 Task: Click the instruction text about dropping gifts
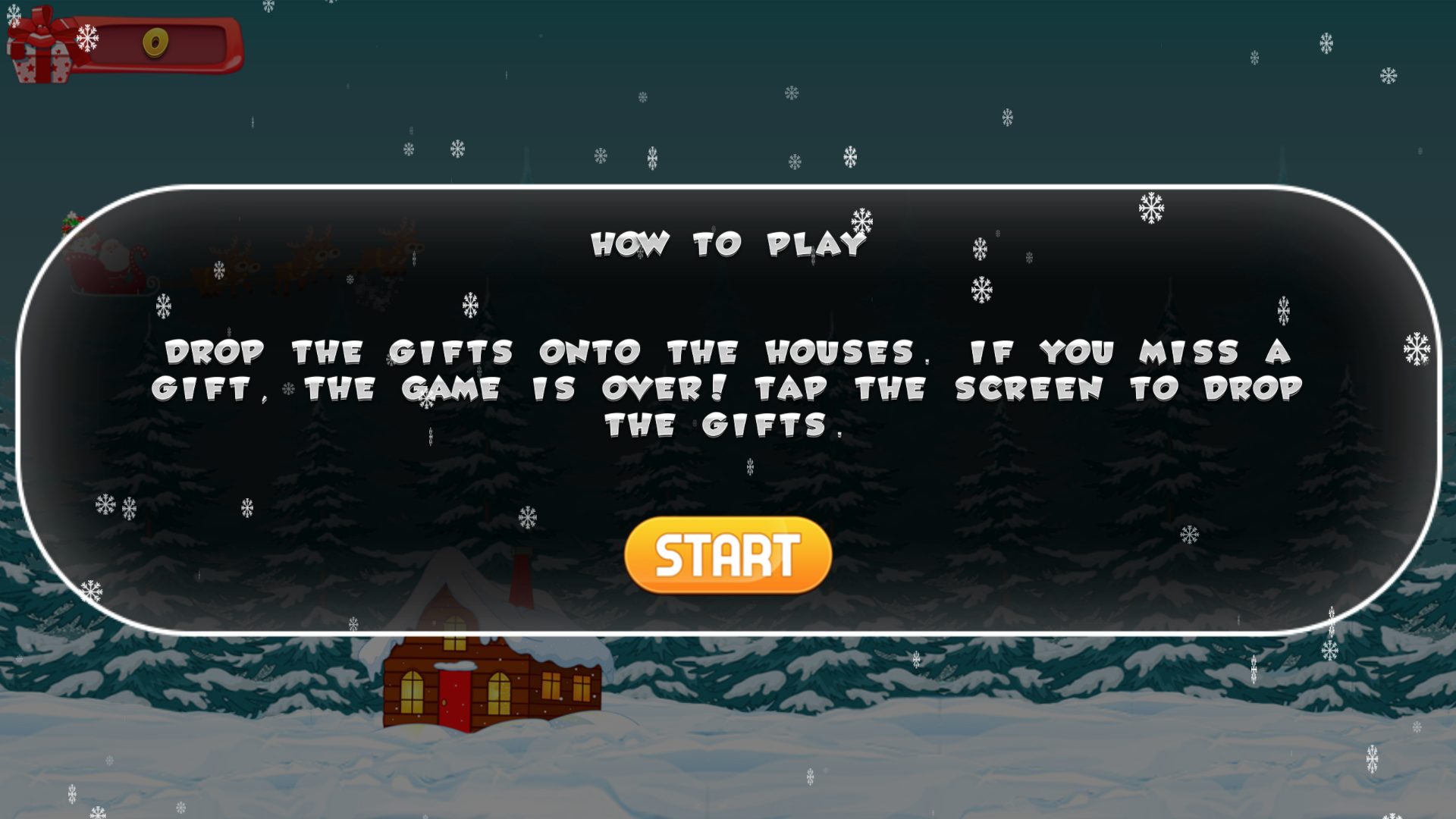pos(728,387)
